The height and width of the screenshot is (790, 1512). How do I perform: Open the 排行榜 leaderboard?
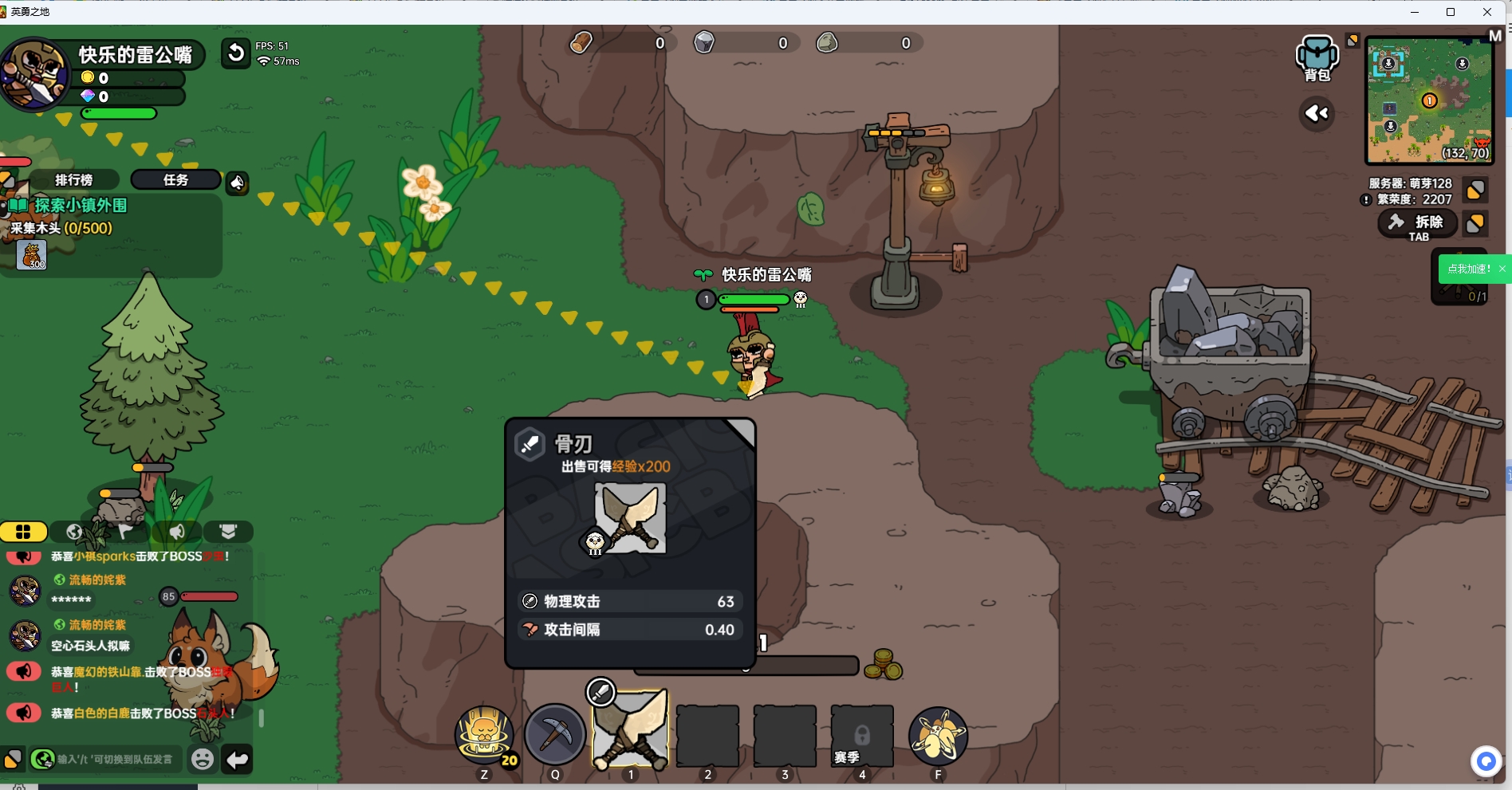[x=73, y=180]
